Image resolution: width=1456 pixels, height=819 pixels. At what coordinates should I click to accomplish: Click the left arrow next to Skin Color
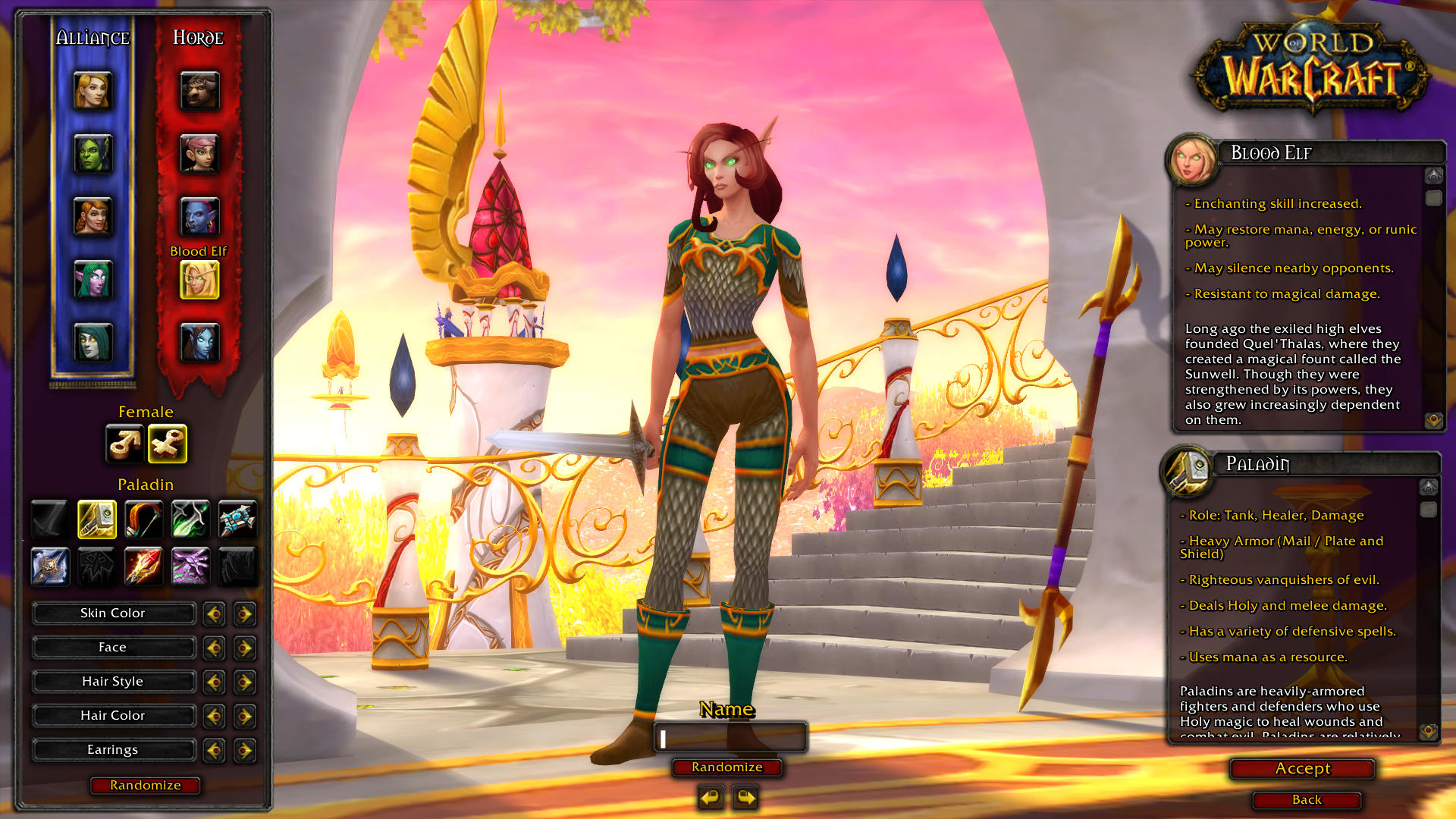click(x=213, y=613)
